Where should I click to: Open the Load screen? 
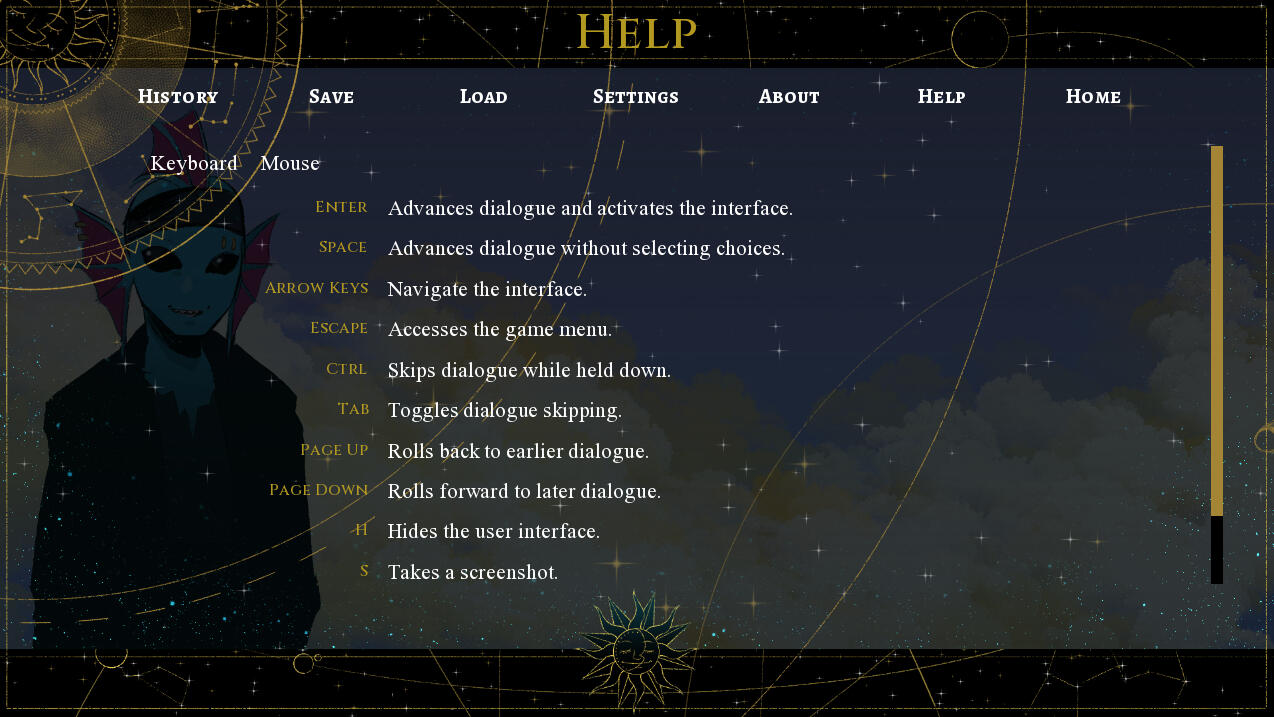[x=483, y=97]
